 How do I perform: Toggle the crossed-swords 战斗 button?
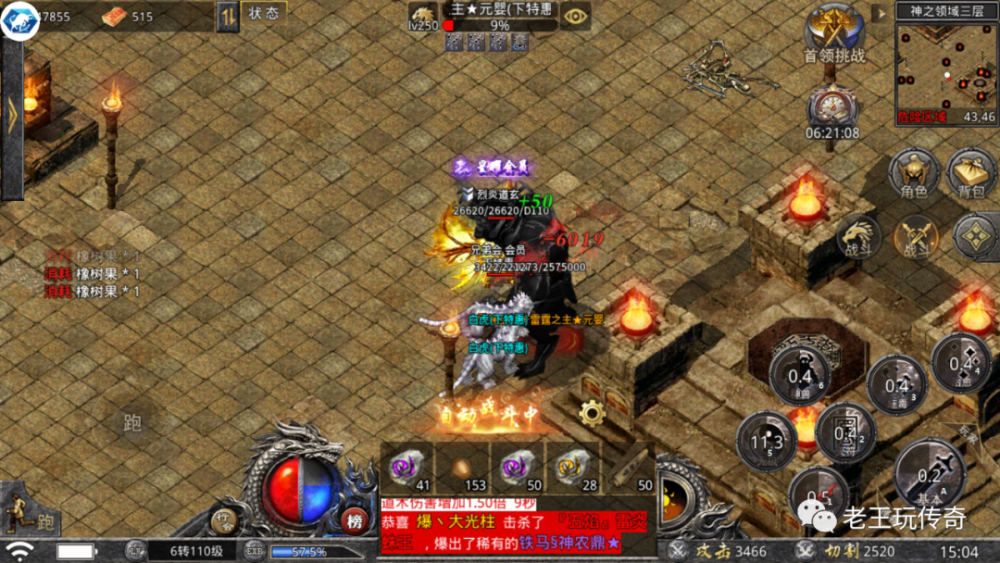pyautogui.click(x=916, y=237)
